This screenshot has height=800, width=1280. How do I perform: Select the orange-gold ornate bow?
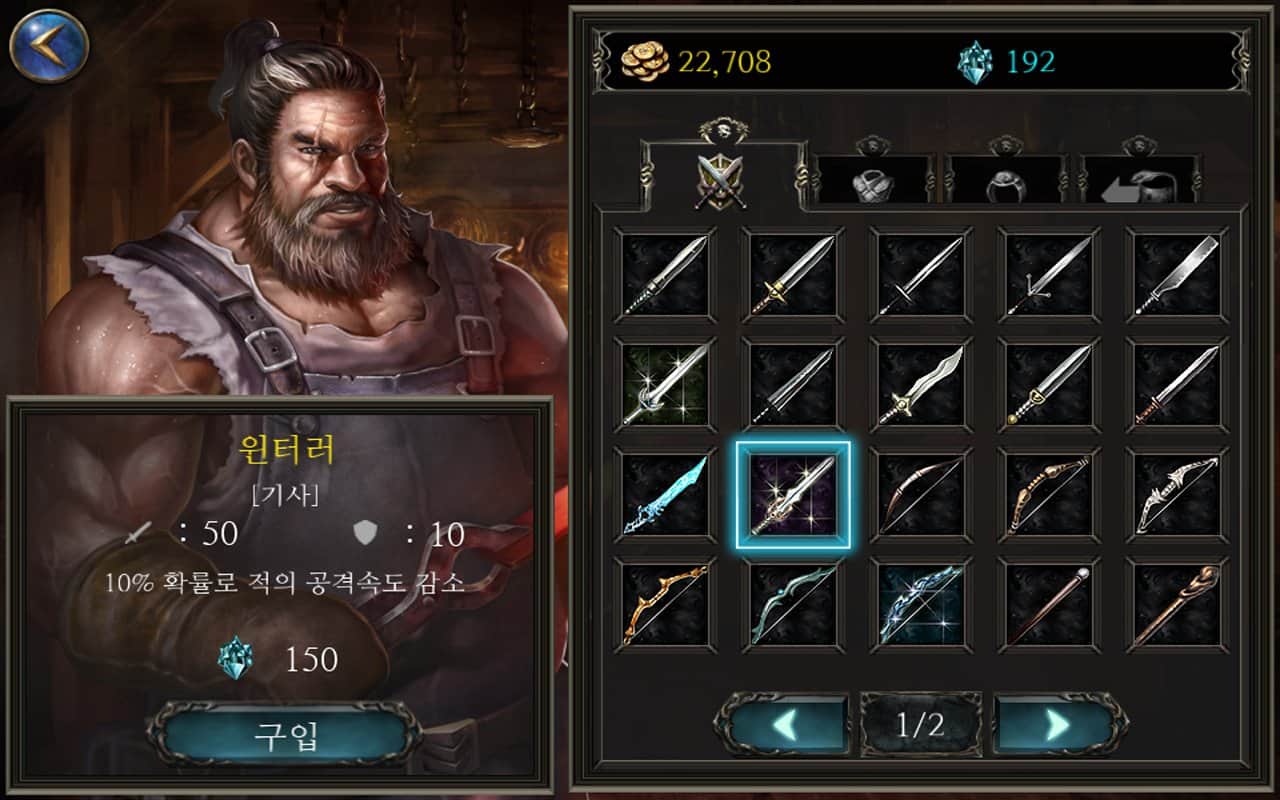coord(665,605)
